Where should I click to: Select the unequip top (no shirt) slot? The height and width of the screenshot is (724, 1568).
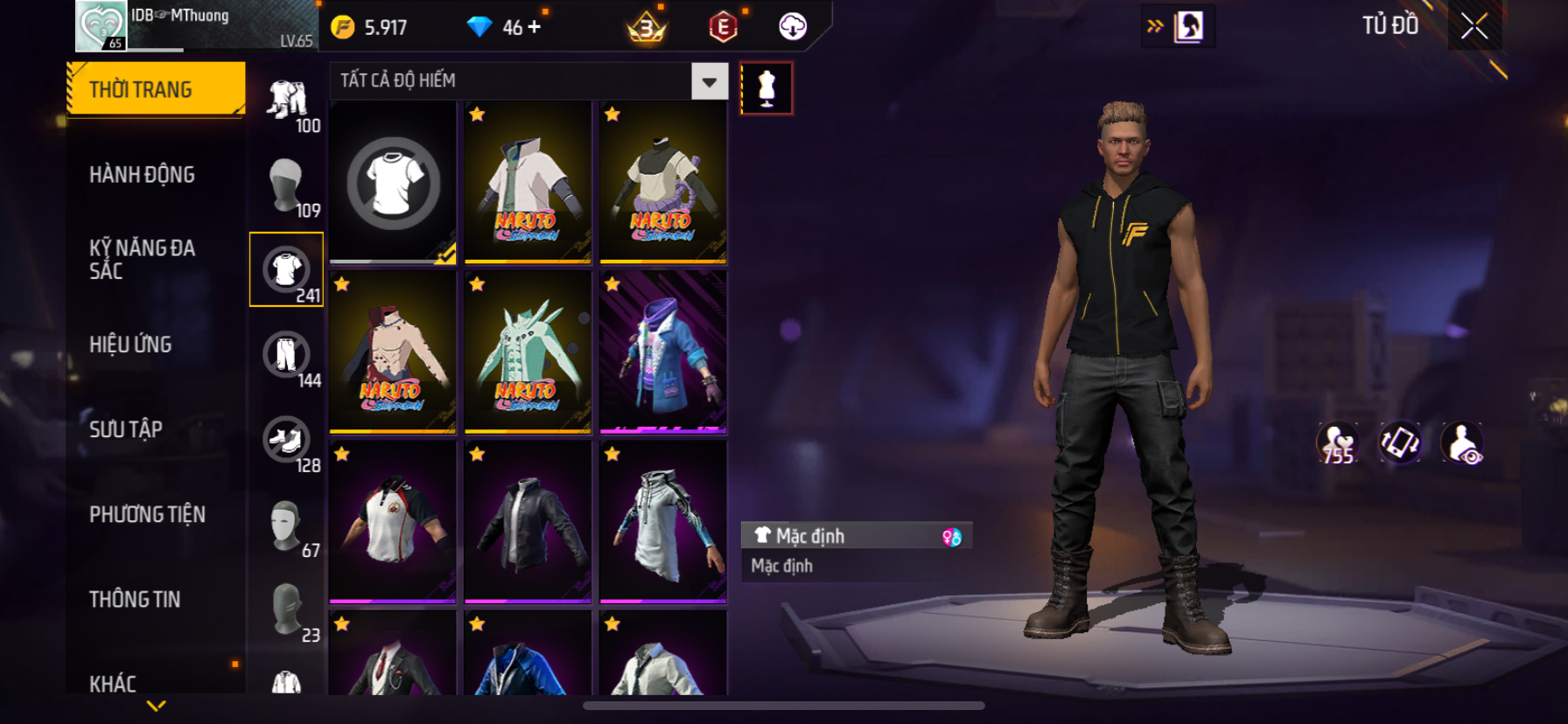click(x=393, y=182)
